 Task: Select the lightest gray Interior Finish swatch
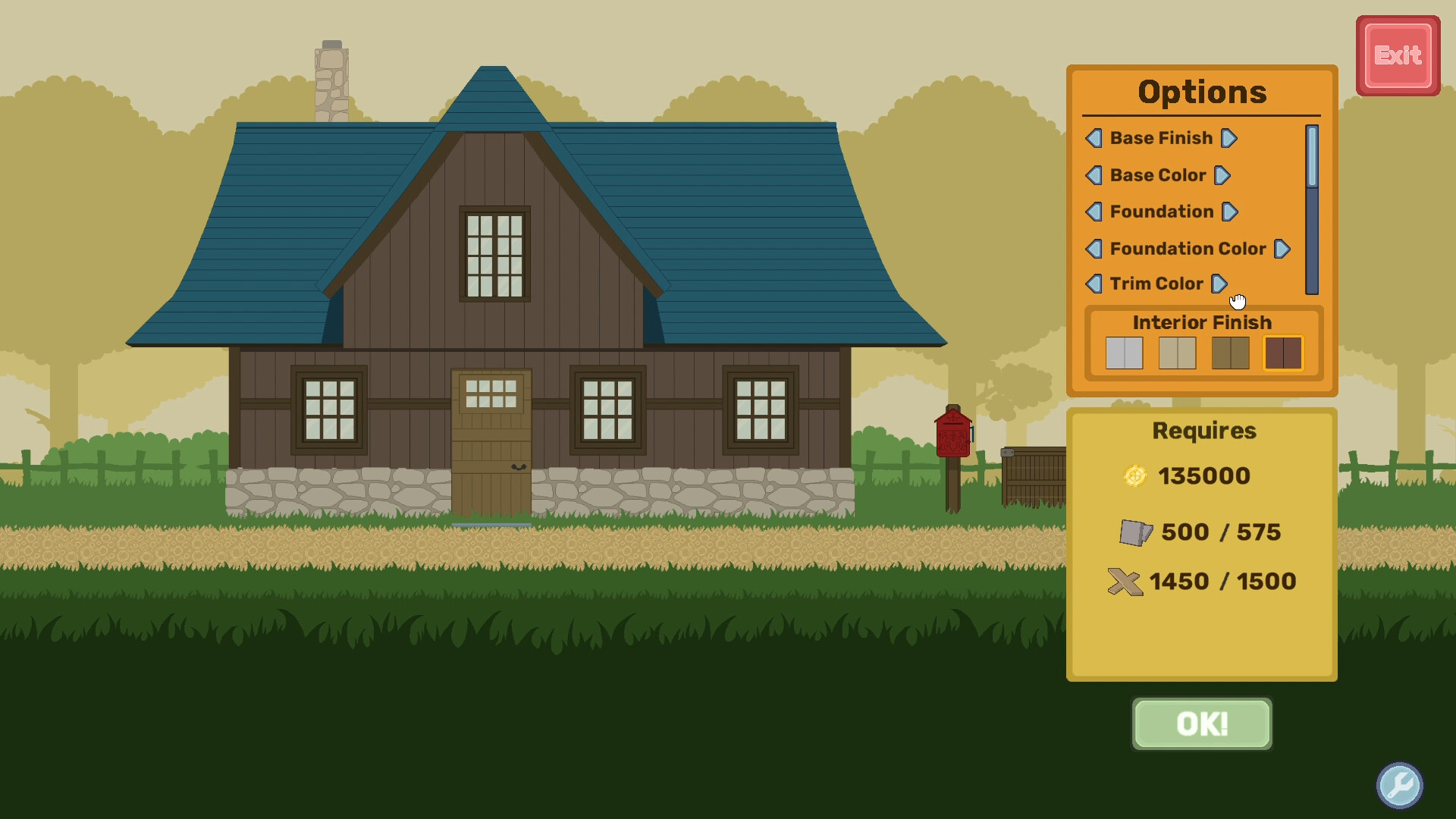coord(1124,353)
